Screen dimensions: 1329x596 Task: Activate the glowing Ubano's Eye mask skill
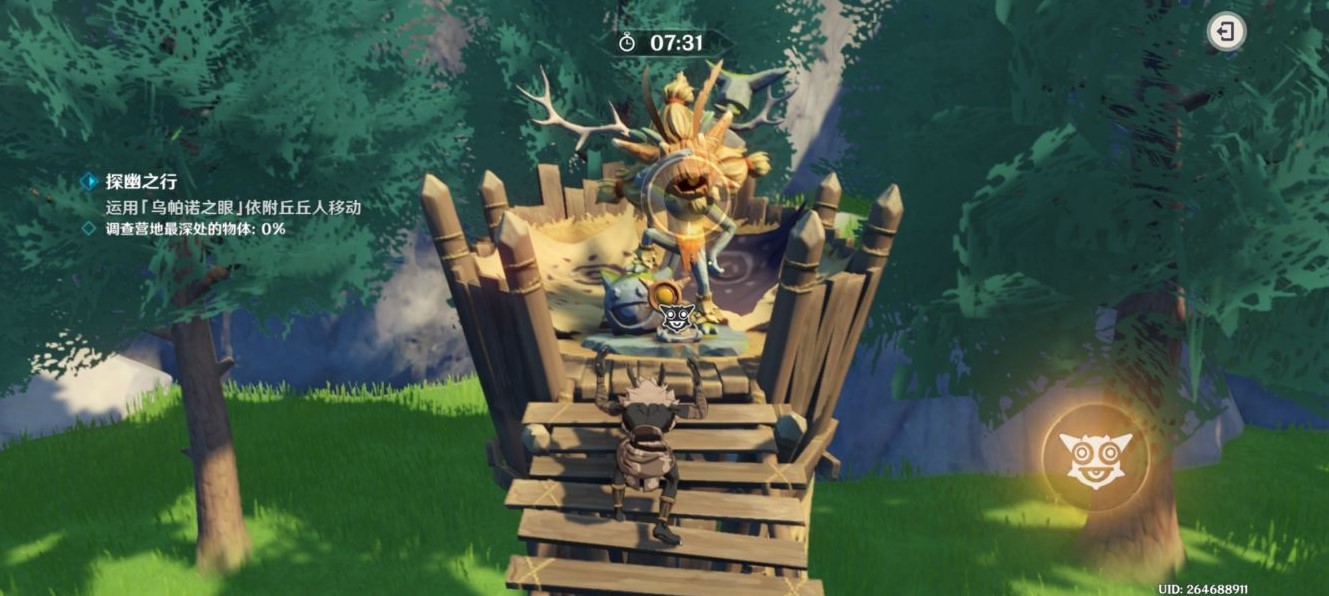[1095, 458]
